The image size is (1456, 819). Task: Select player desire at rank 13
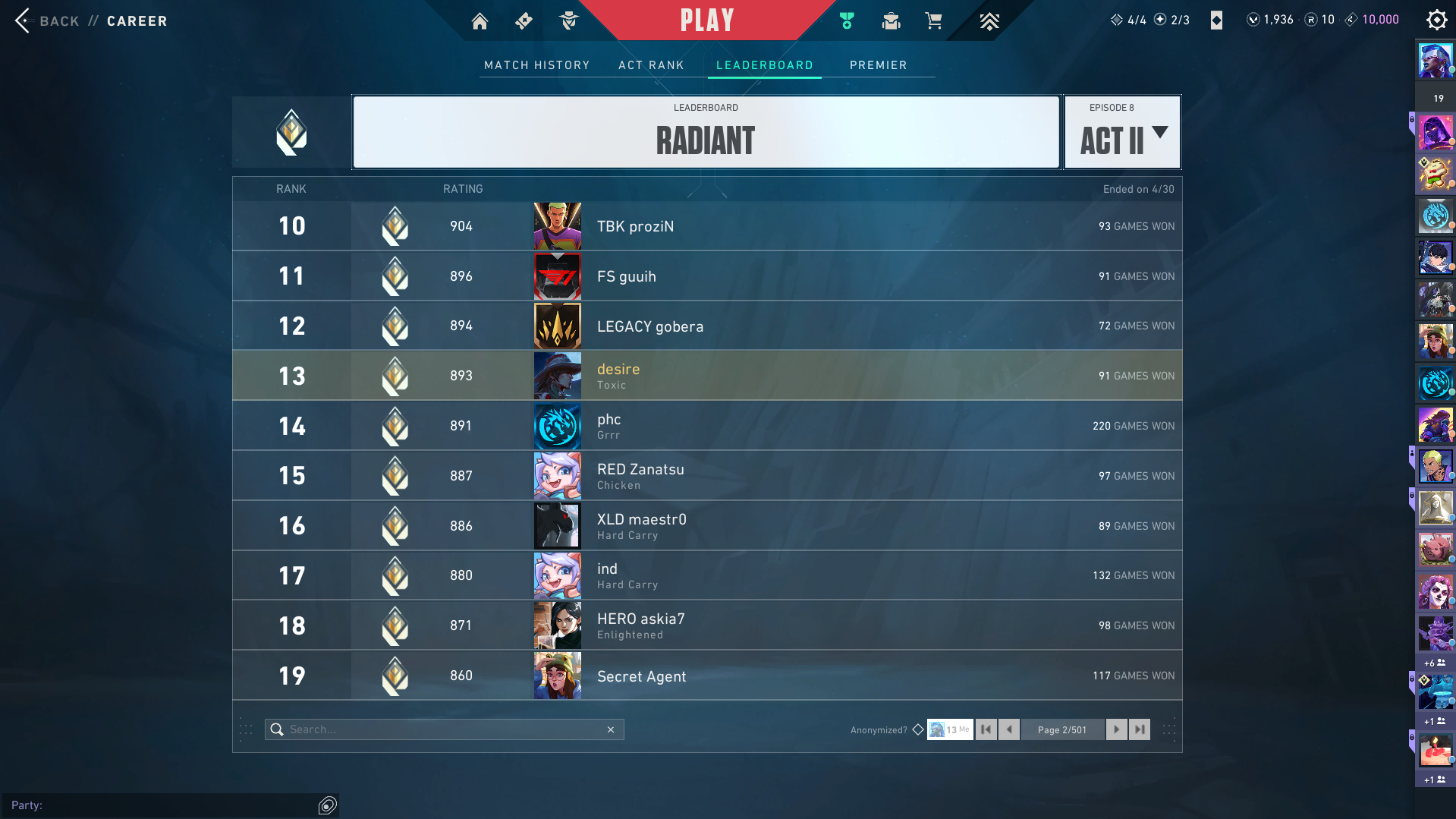[706, 375]
